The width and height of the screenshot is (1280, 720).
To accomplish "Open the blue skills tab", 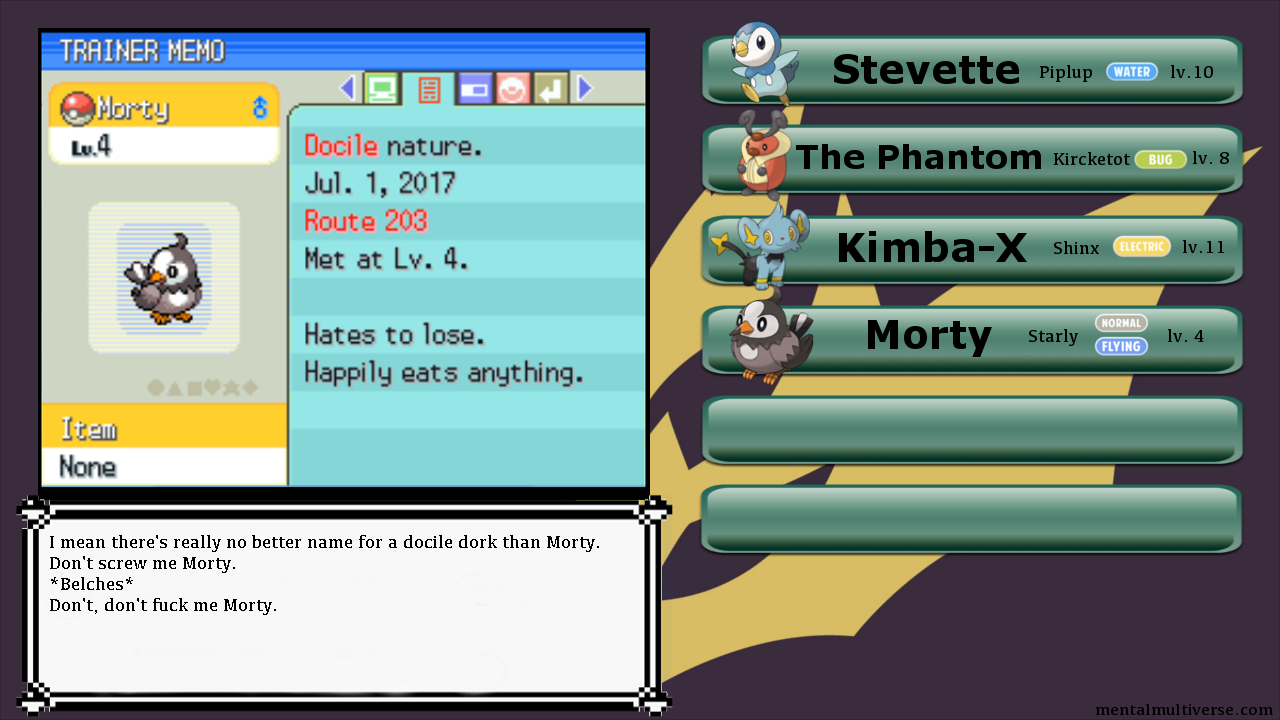I will [x=474, y=89].
